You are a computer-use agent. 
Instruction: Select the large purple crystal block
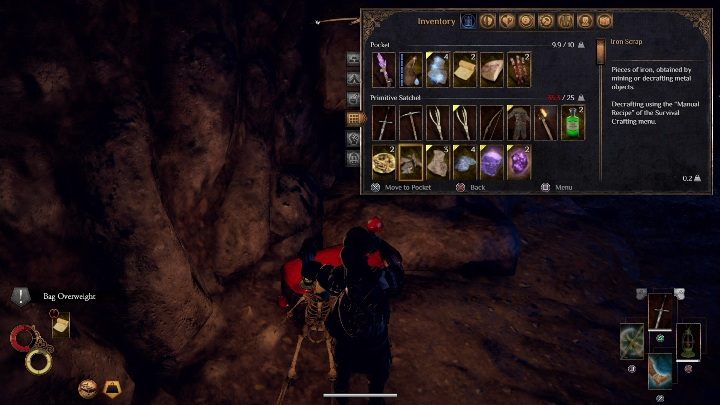tap(492, 162)
